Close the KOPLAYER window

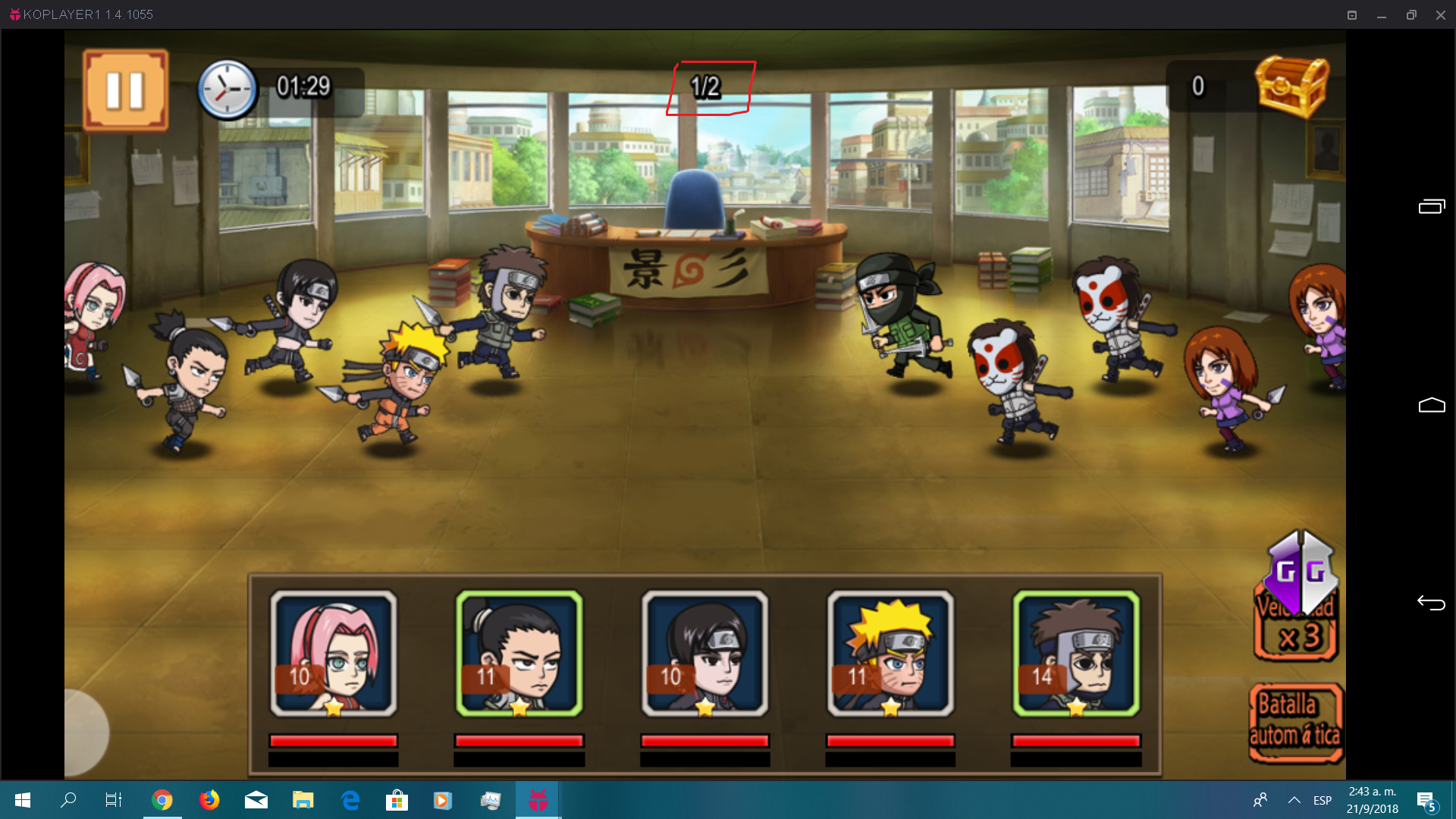point(1440,15)
